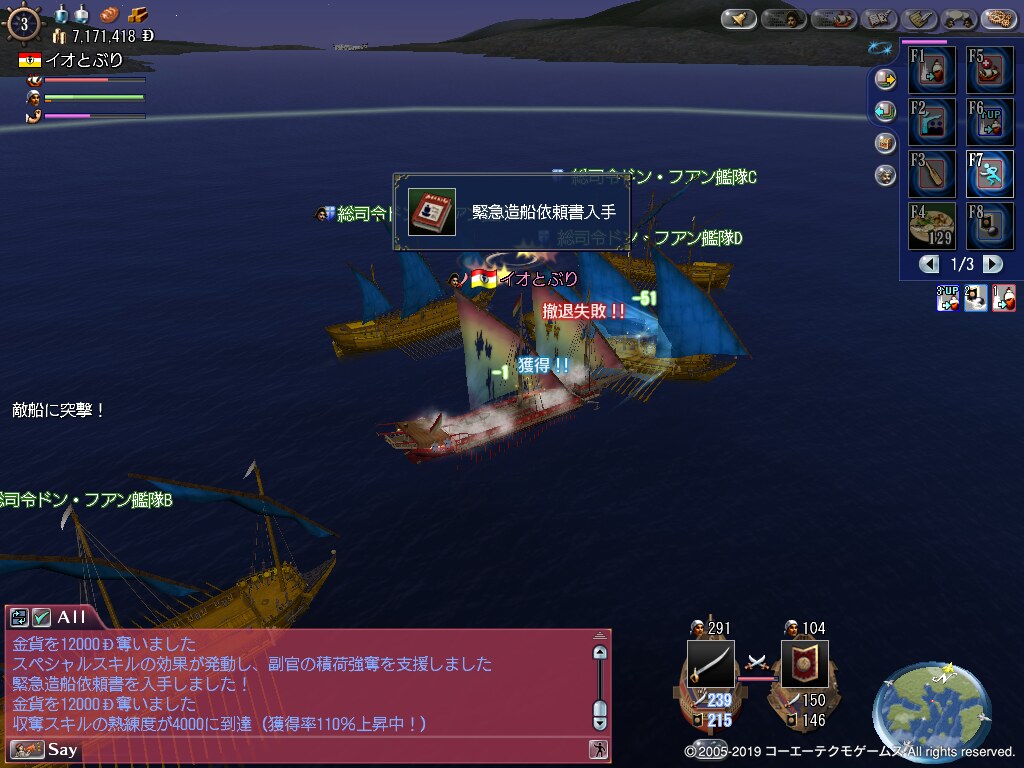
Task: Select the saber attack command icon
Action: click(710, 664)
